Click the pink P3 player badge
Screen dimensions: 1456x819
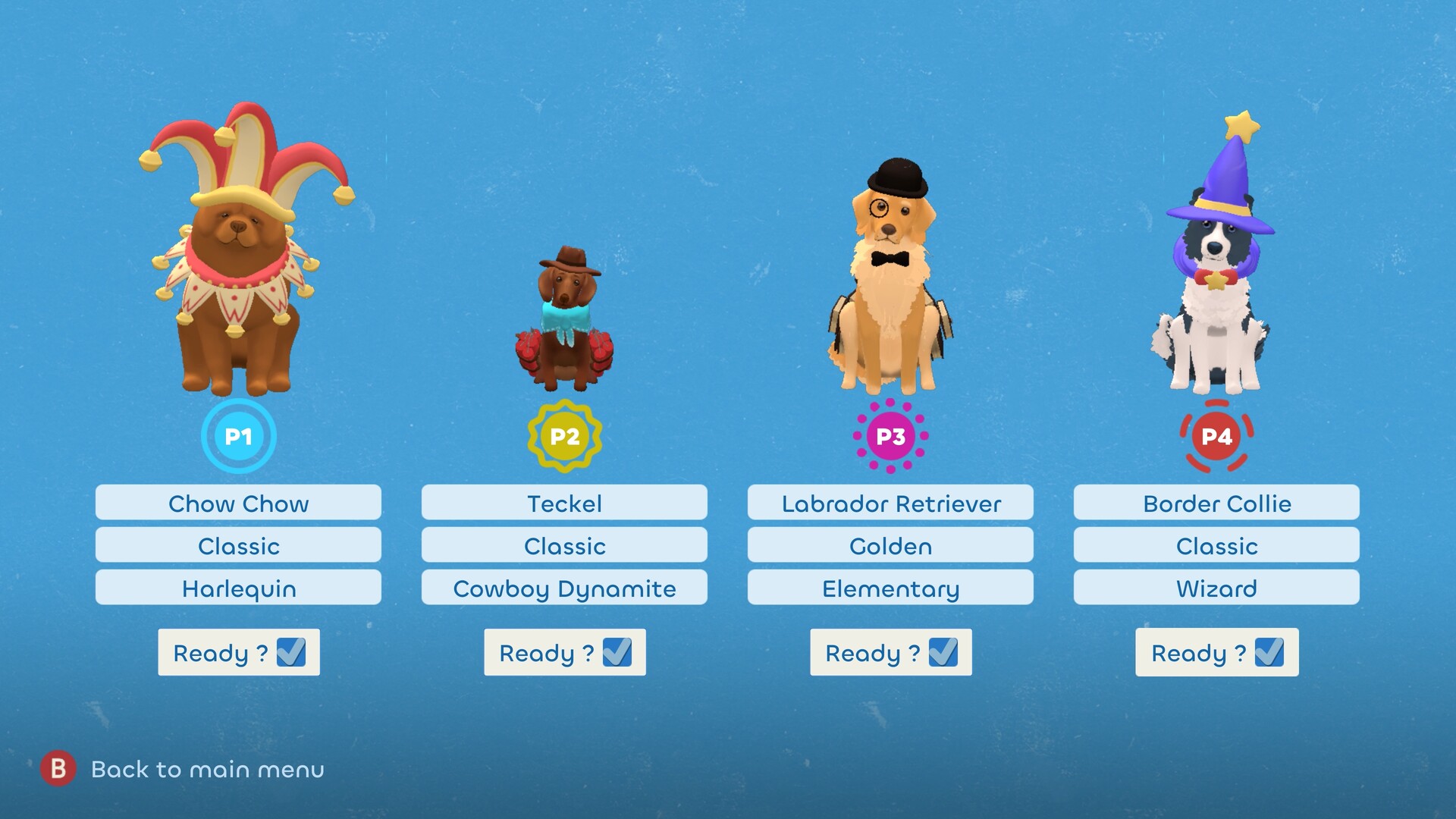pyautogui.click(x=890, y=436)
